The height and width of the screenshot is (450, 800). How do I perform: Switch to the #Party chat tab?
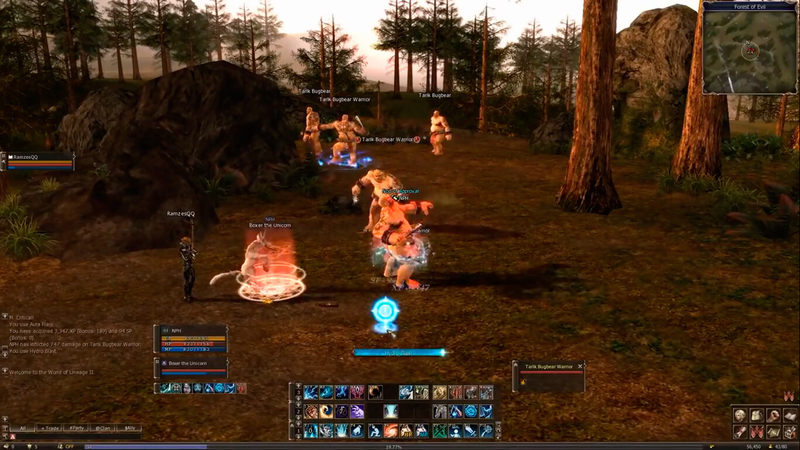coord(77,428)
